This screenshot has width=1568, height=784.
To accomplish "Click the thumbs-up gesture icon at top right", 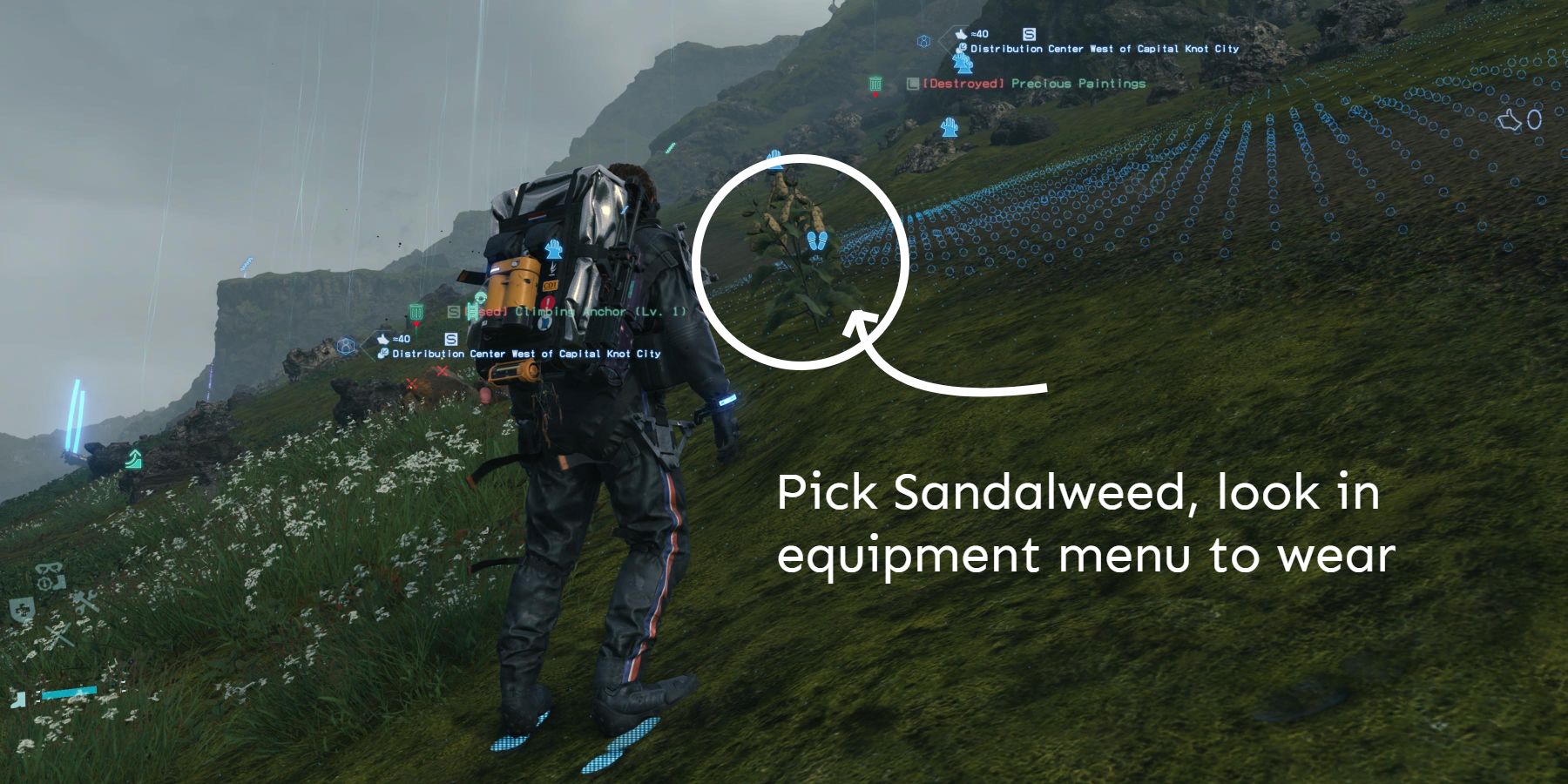I will (1510, 120).
